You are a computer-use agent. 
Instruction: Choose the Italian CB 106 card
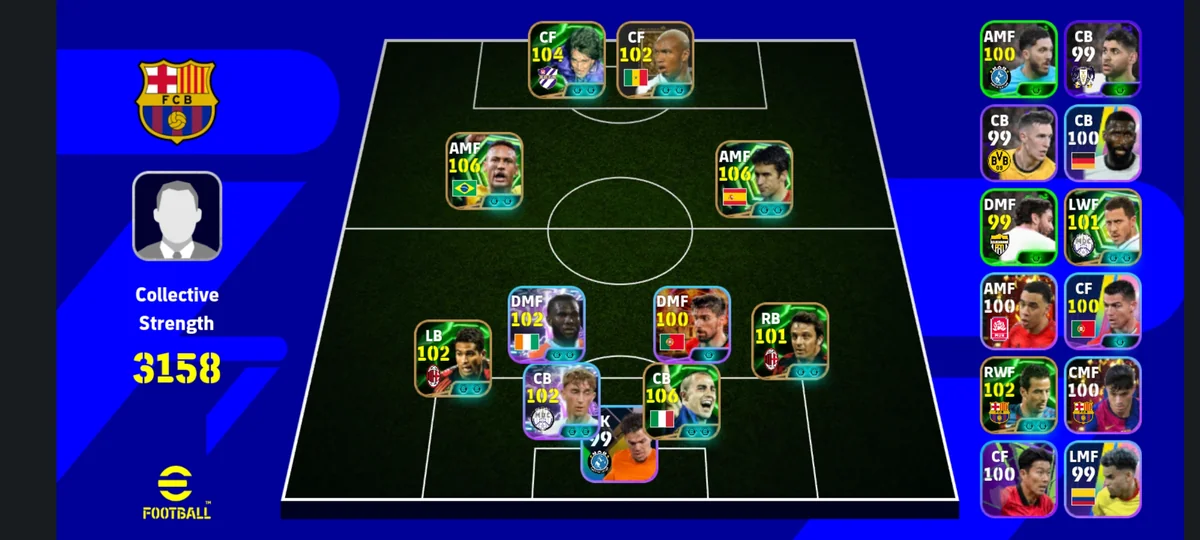point(681,401)
